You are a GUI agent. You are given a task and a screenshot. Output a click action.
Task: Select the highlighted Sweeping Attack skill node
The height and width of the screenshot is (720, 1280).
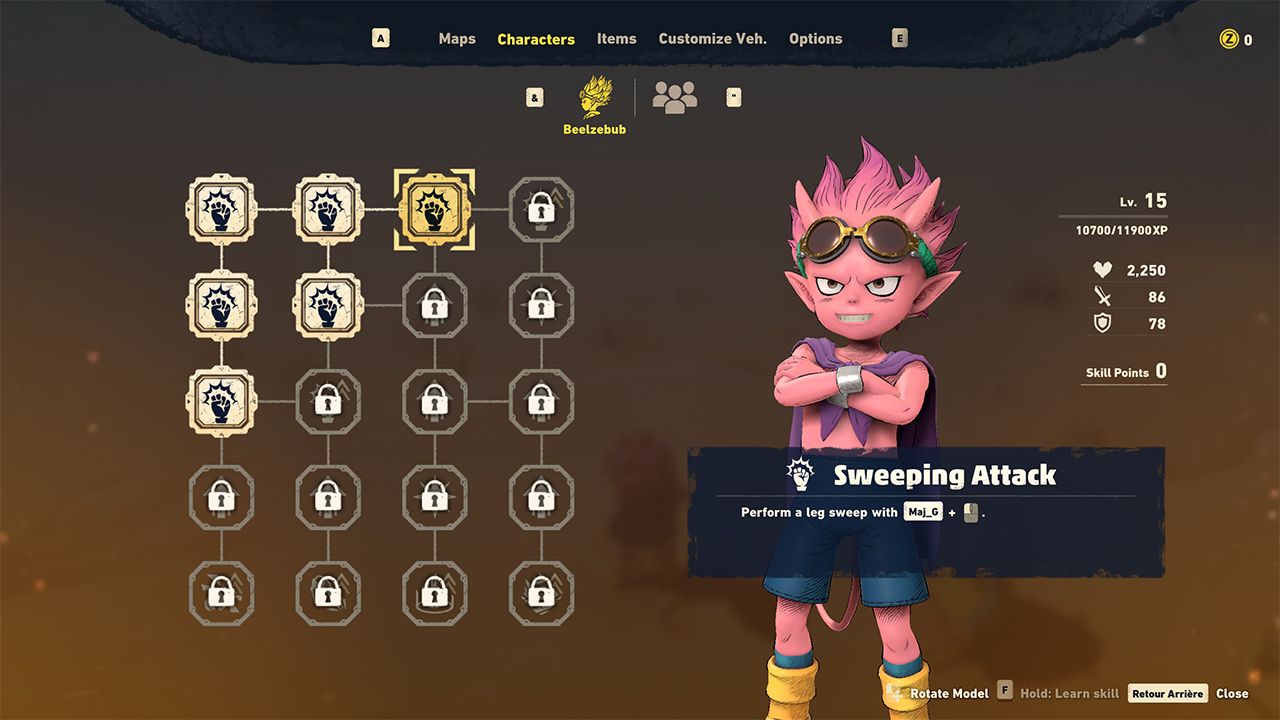pos(434,210)
